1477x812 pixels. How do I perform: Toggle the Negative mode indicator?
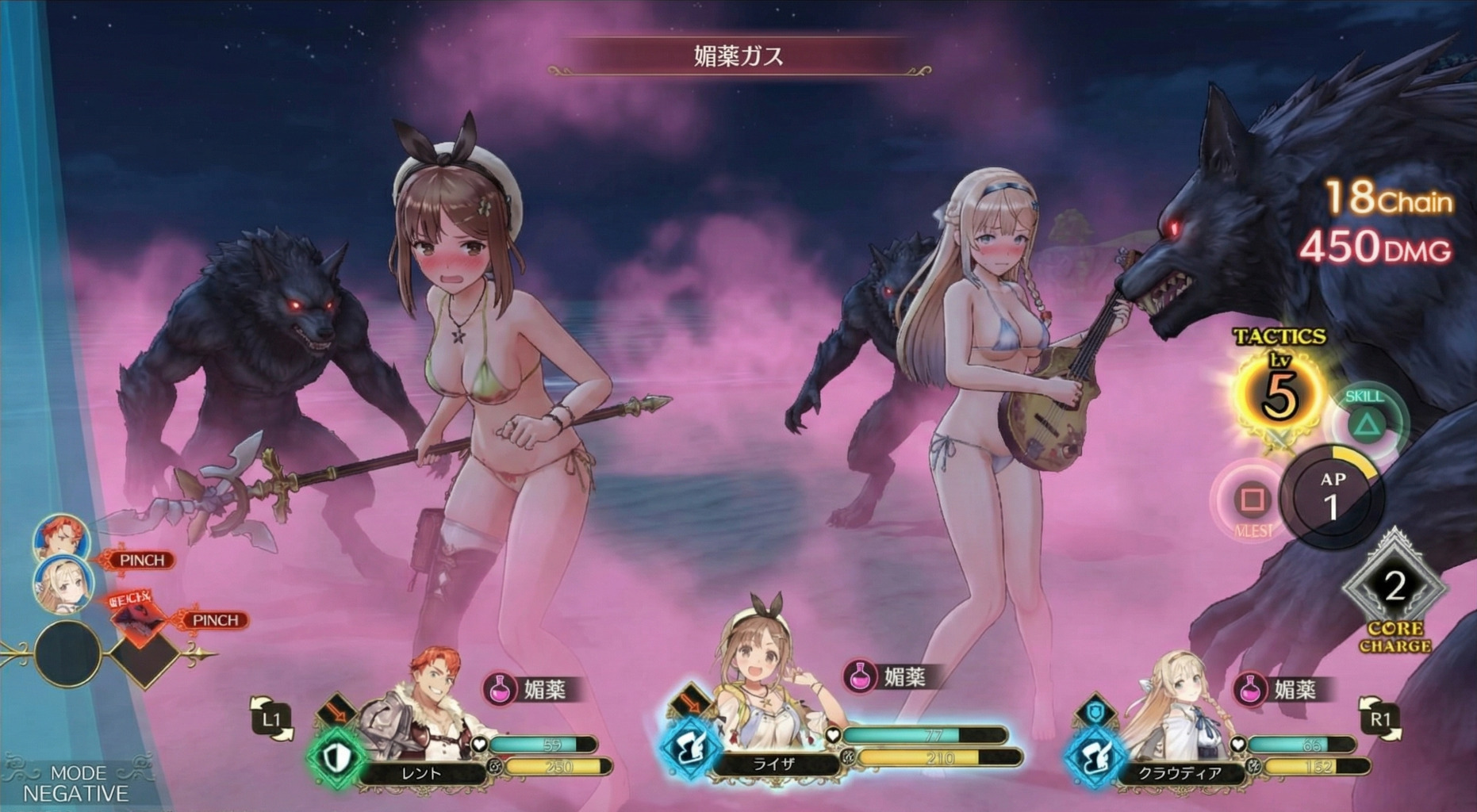coord(76,783)
